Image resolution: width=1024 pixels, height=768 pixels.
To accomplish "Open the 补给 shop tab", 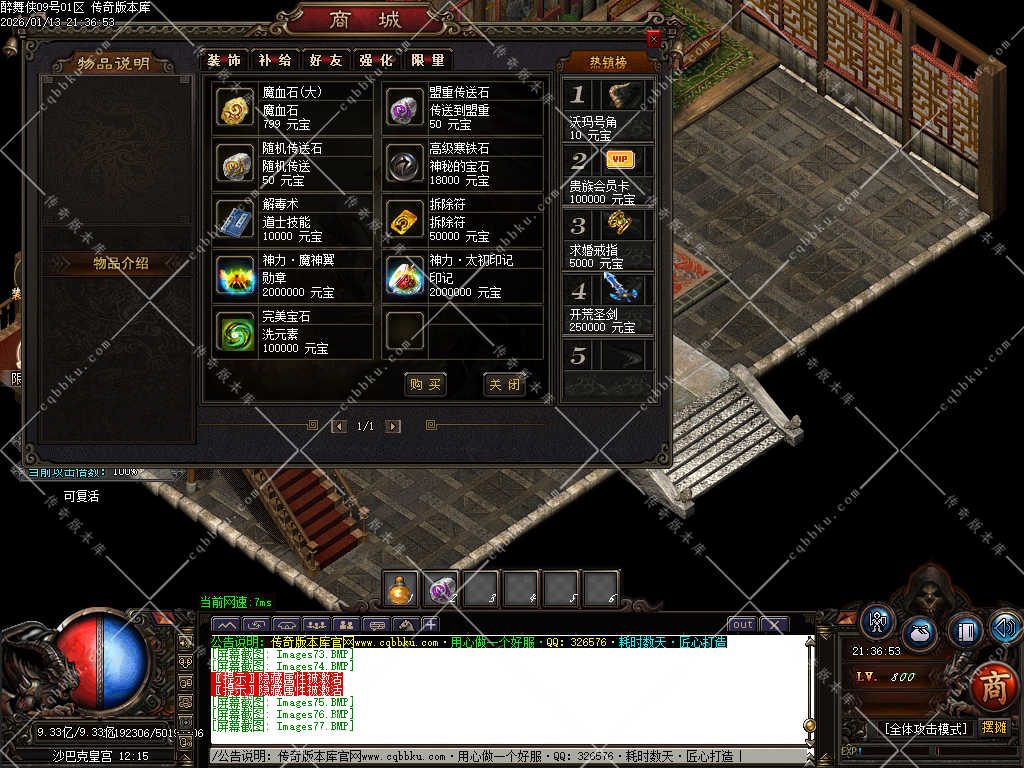I will click(275, 60).
